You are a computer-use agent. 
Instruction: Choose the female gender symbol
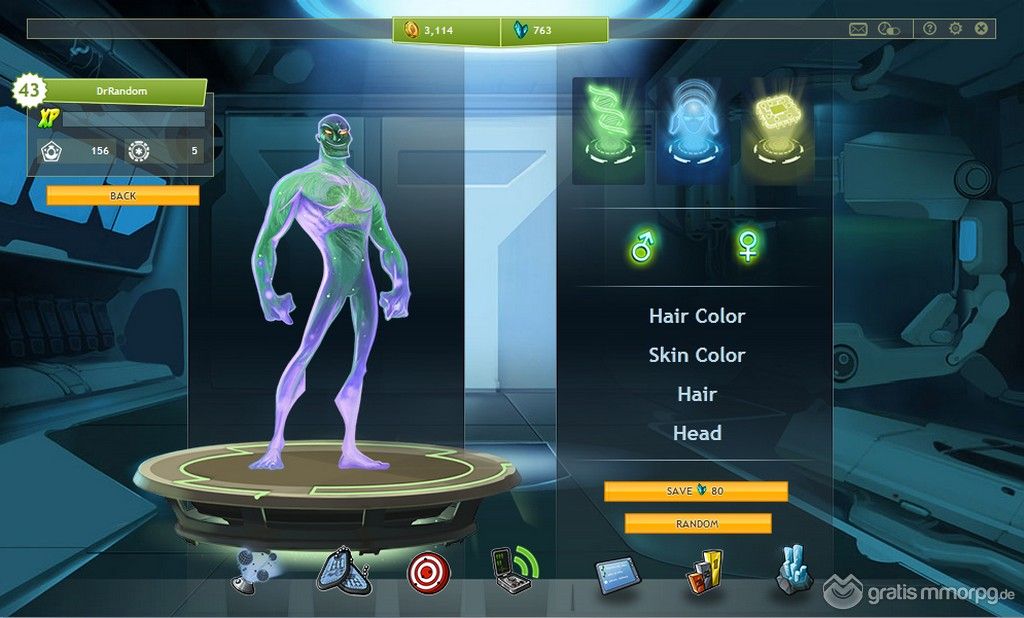(746, 245)
